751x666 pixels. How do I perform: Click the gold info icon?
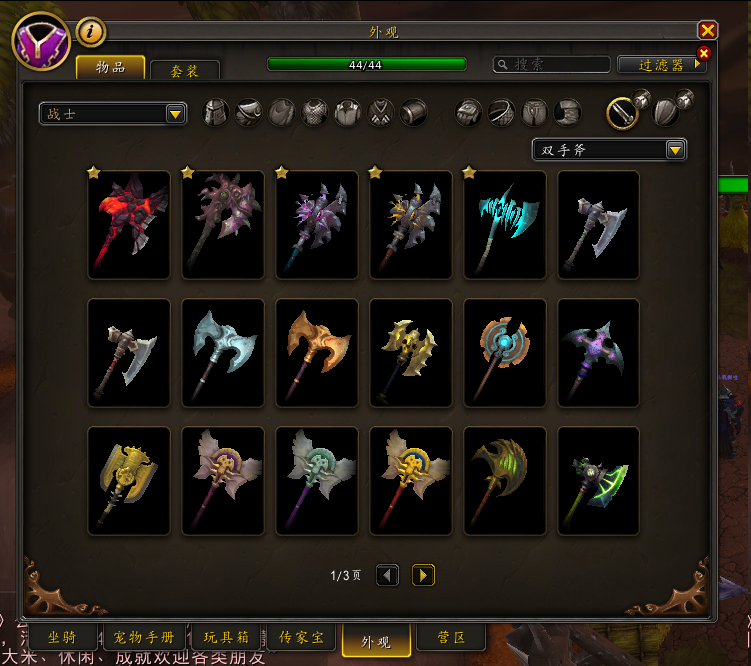tap(91, 32)
